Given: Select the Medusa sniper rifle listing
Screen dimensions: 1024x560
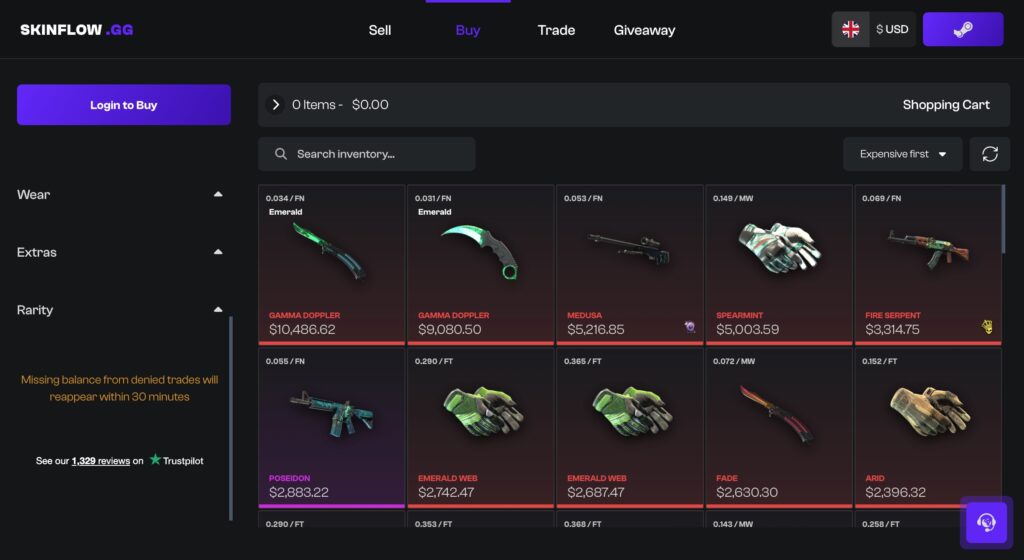Looking at the screenshot, I should [629, 263].
